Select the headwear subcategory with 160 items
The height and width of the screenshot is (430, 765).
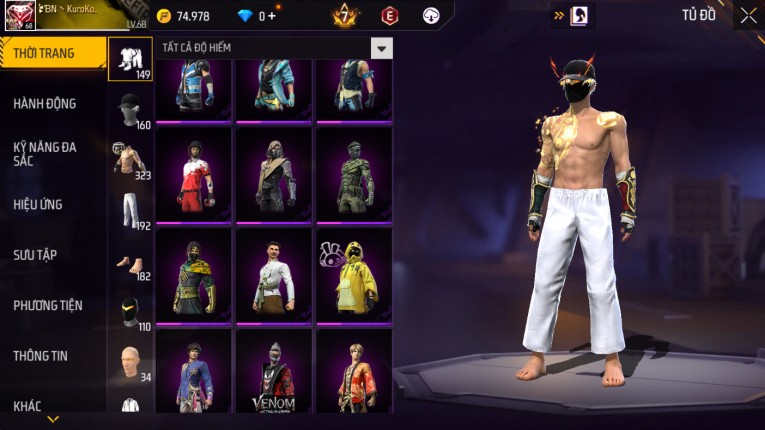(x=130, y=110)
